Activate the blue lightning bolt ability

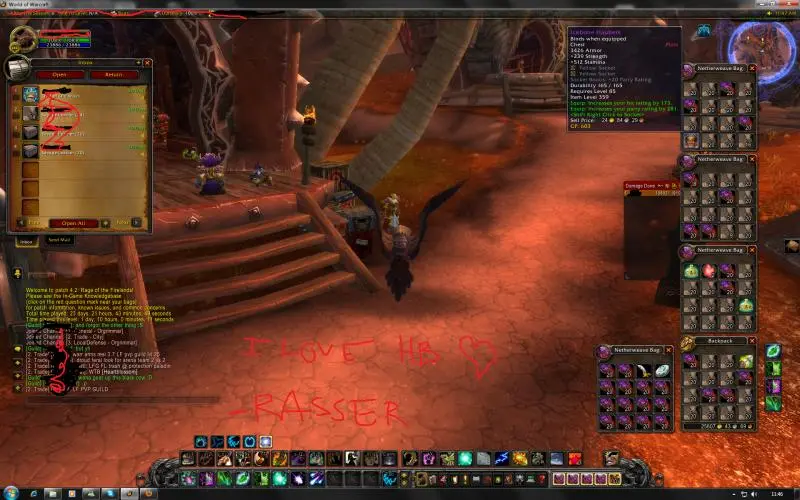pos(501,458)
